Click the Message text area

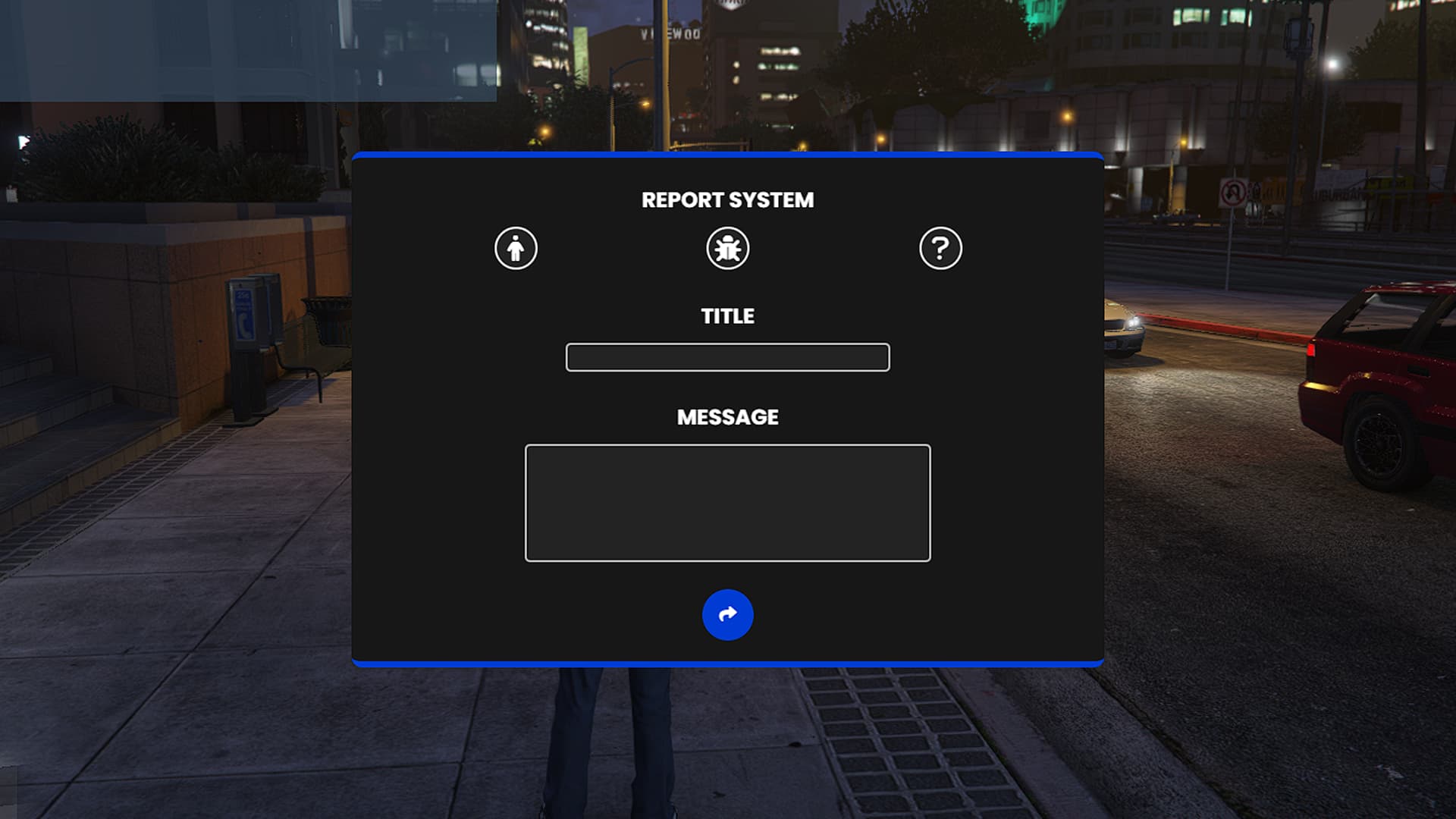tap(726, 500)
